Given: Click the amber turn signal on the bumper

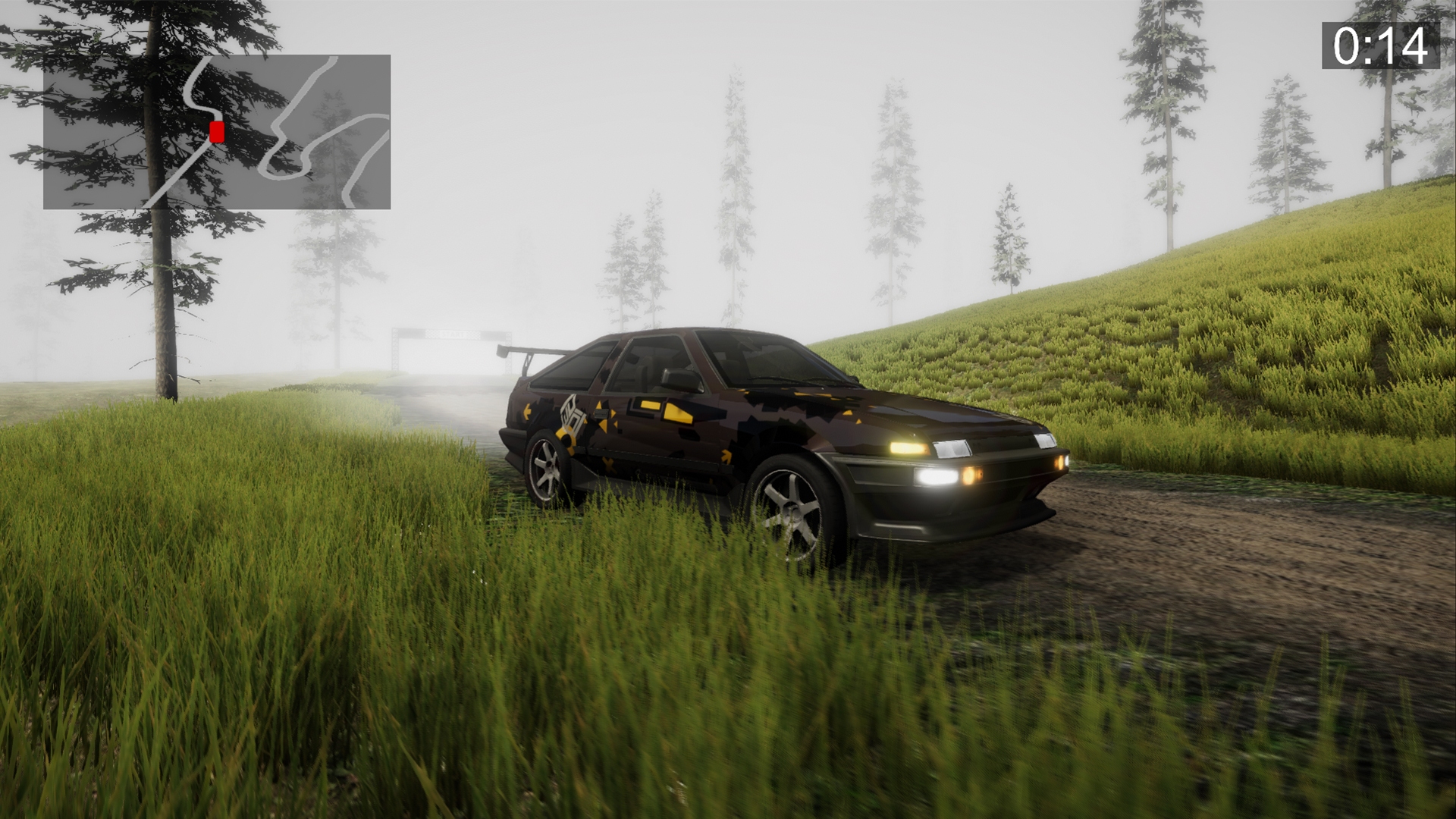Looking at the screenshot, I should click(x=973, y=475).
